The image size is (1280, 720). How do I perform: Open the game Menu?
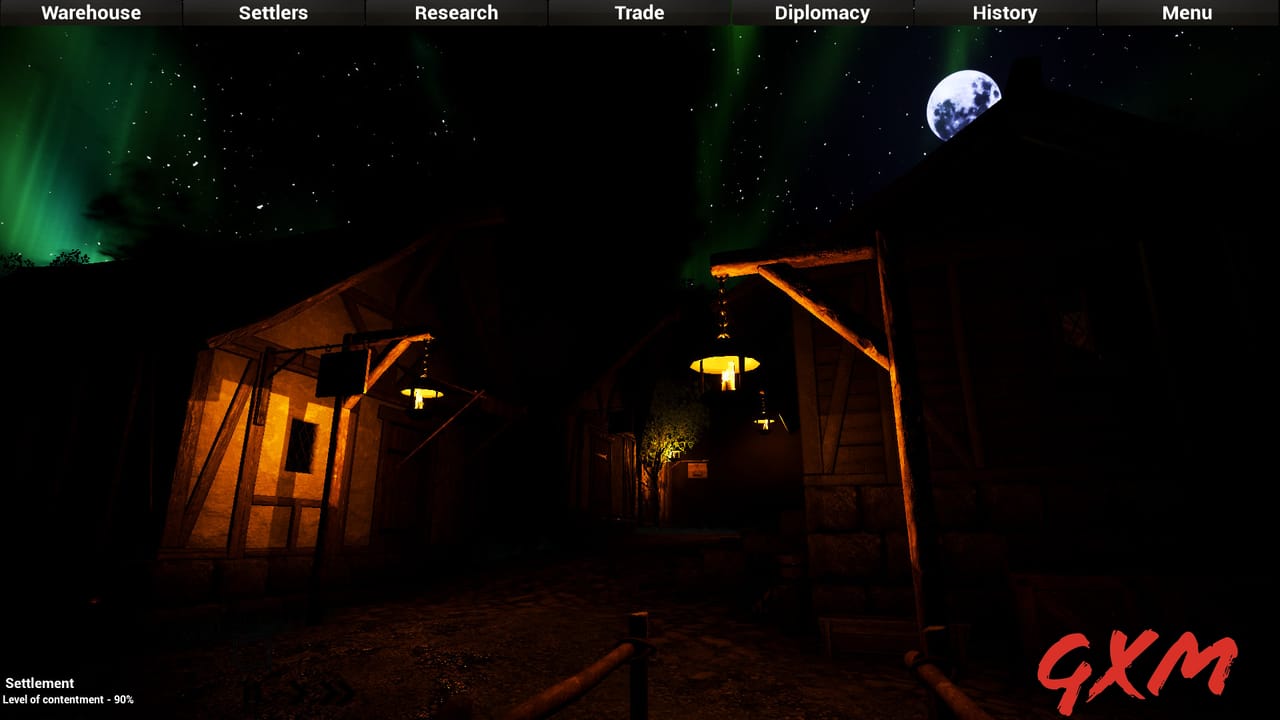1187,13
